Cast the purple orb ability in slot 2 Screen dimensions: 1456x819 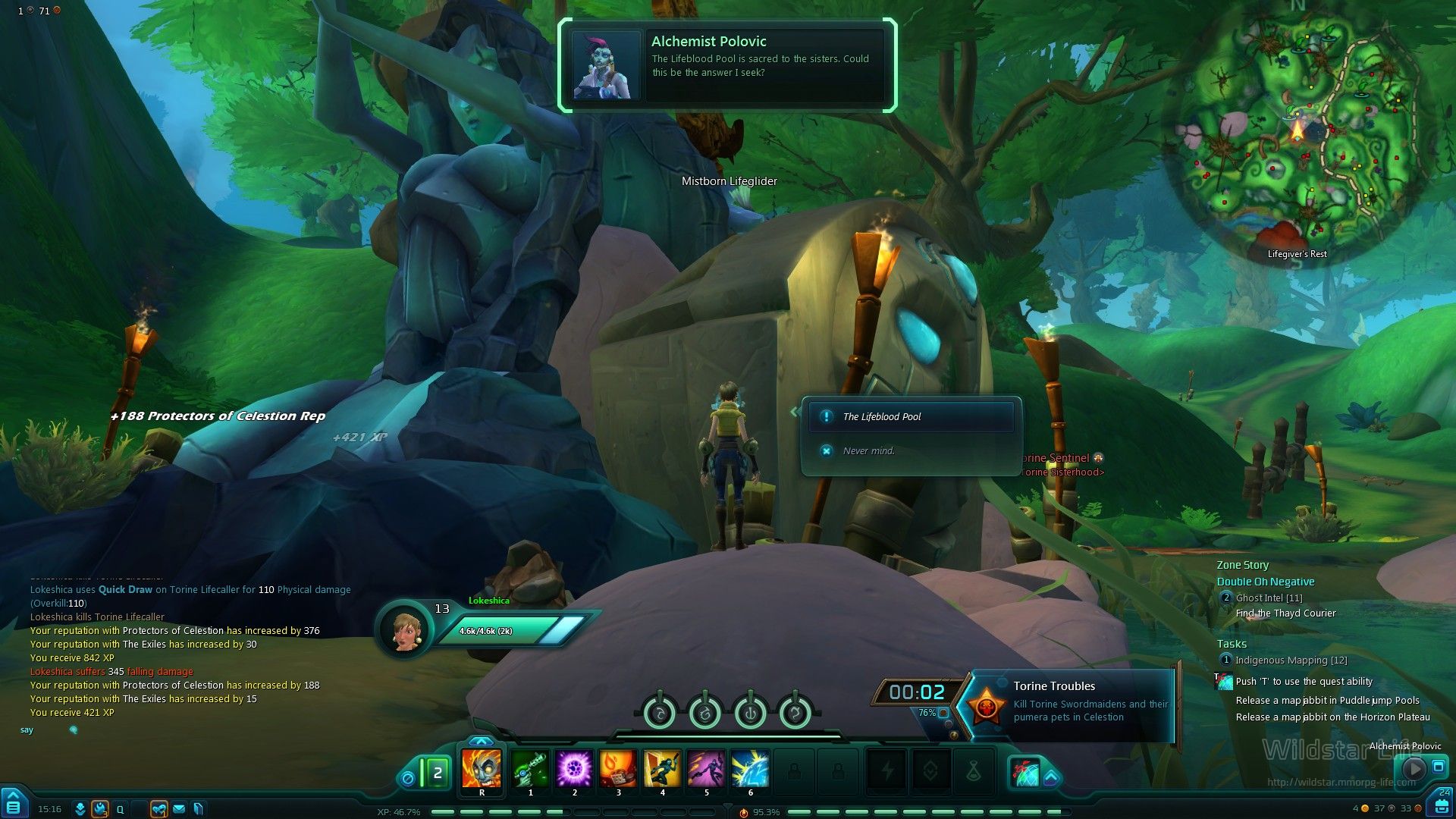[x=574, y=768]
